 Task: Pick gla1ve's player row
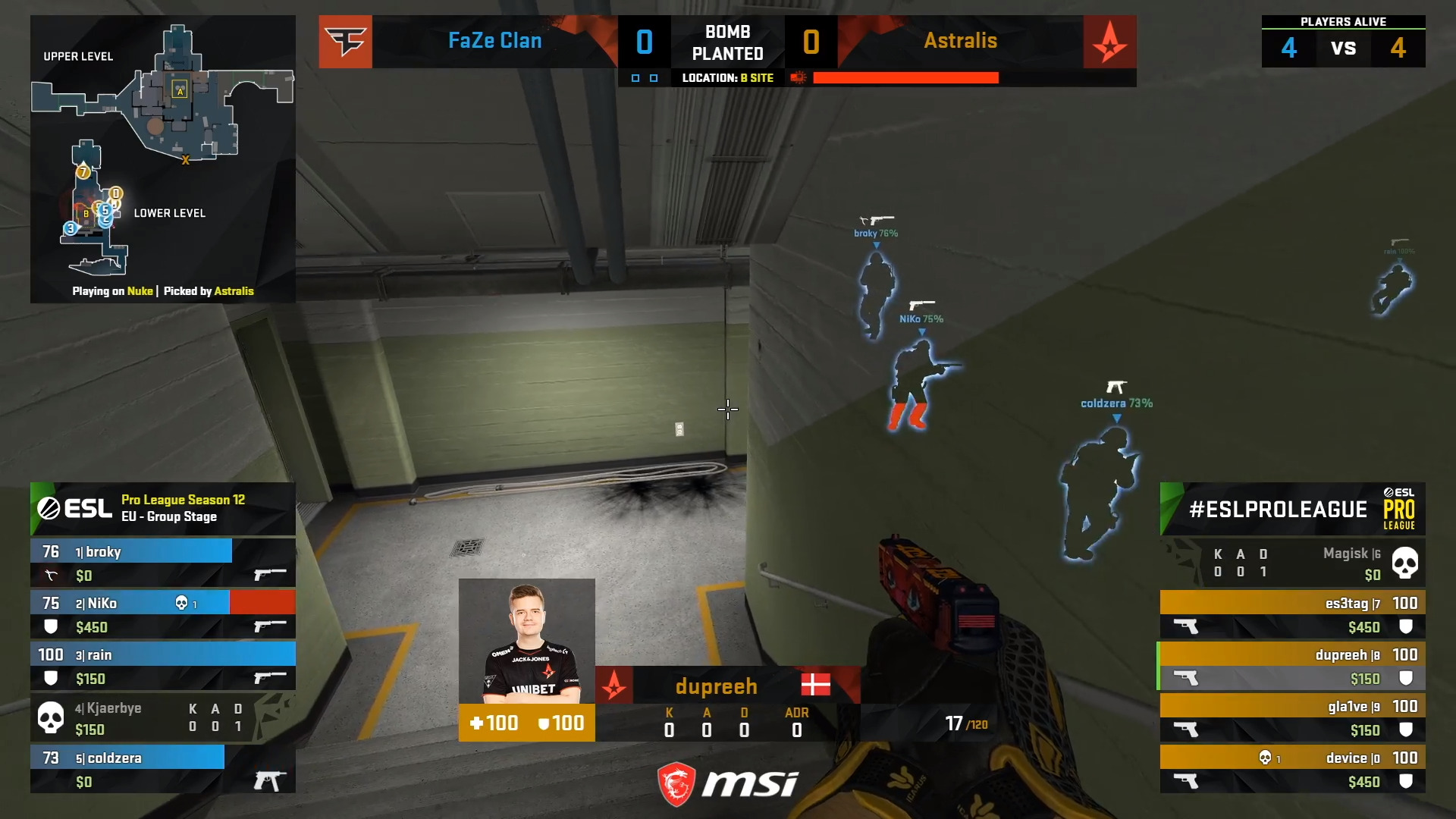1292,717
